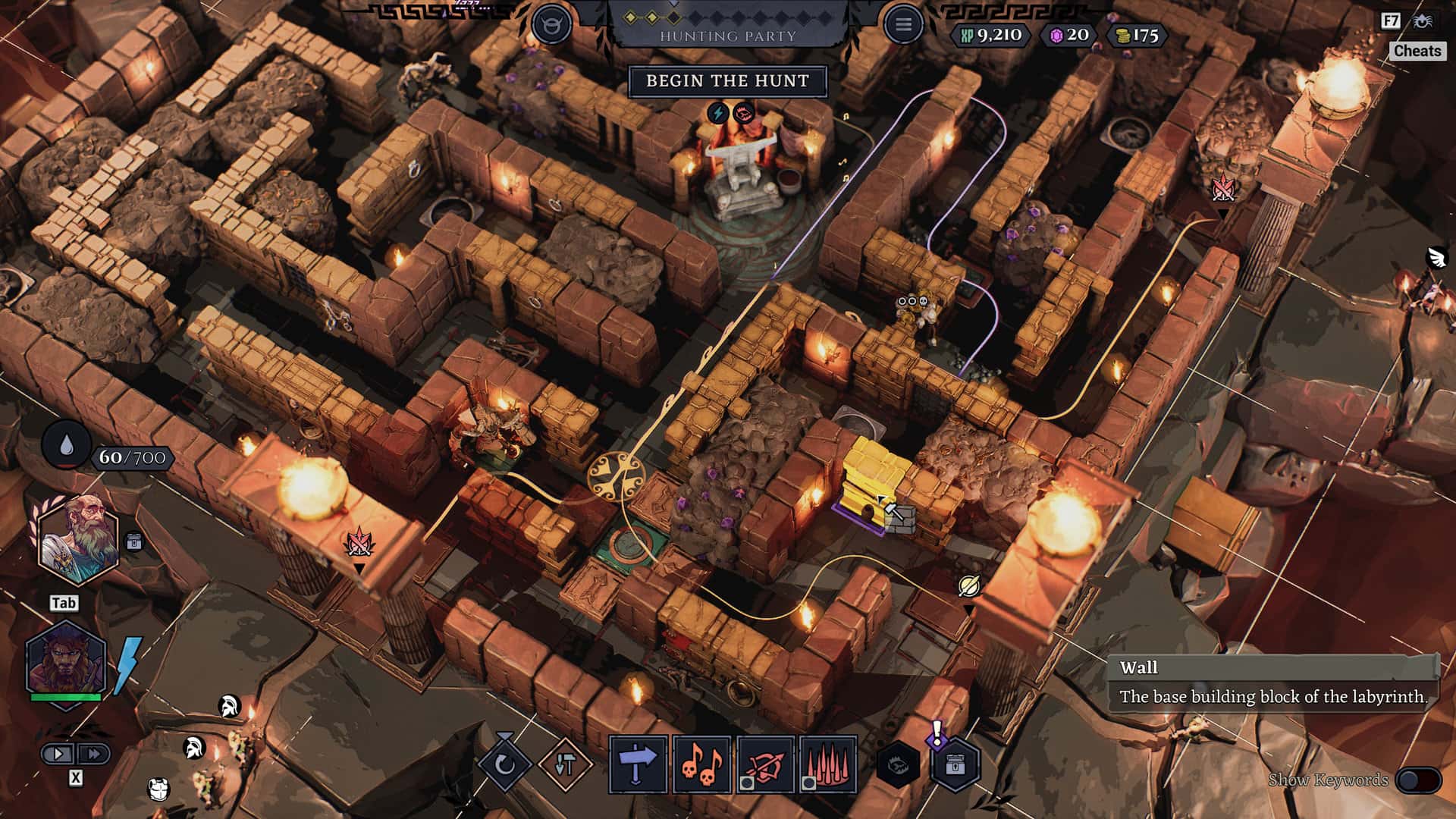Click the shovel-and-hammer build icon
The width and height of the screenshot is (1456, 819).
[565, 764]
